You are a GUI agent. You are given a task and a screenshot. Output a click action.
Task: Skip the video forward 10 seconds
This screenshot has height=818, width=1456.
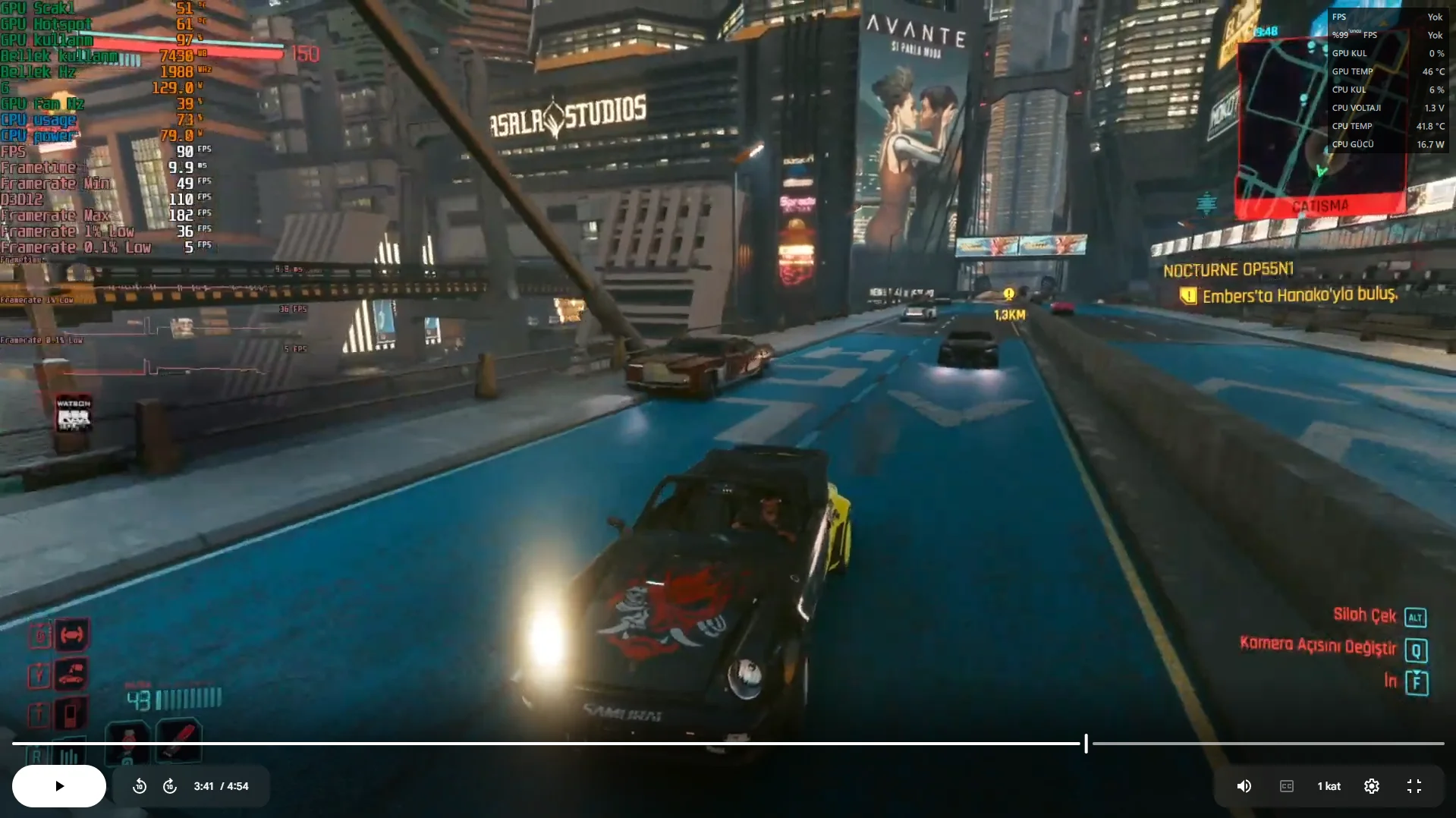[x=170, y=786]
